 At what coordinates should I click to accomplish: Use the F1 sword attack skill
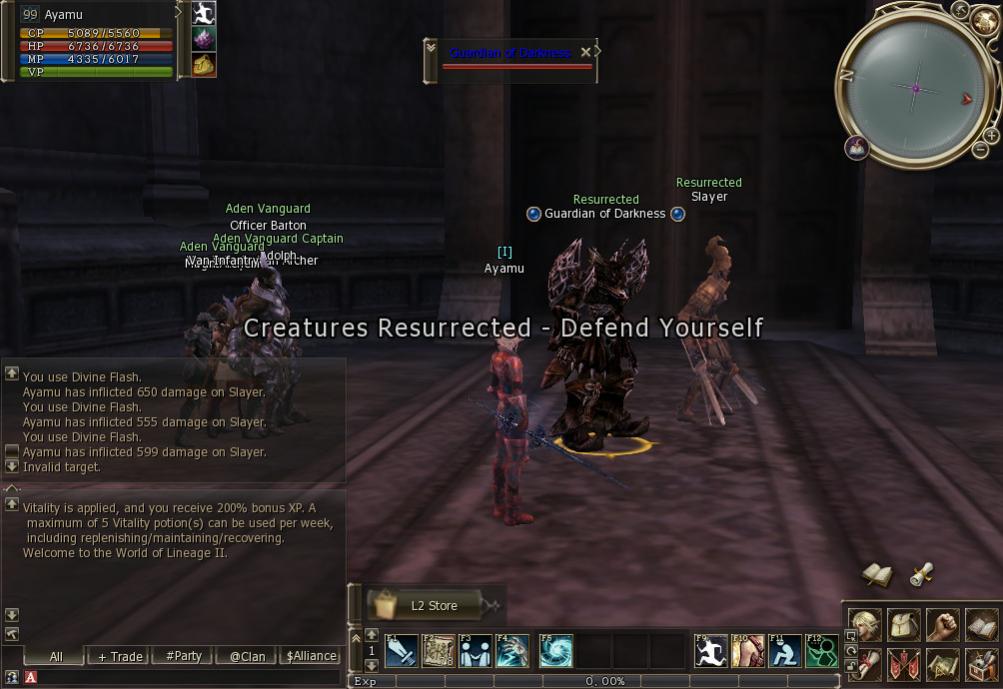(x=401, y=651)
